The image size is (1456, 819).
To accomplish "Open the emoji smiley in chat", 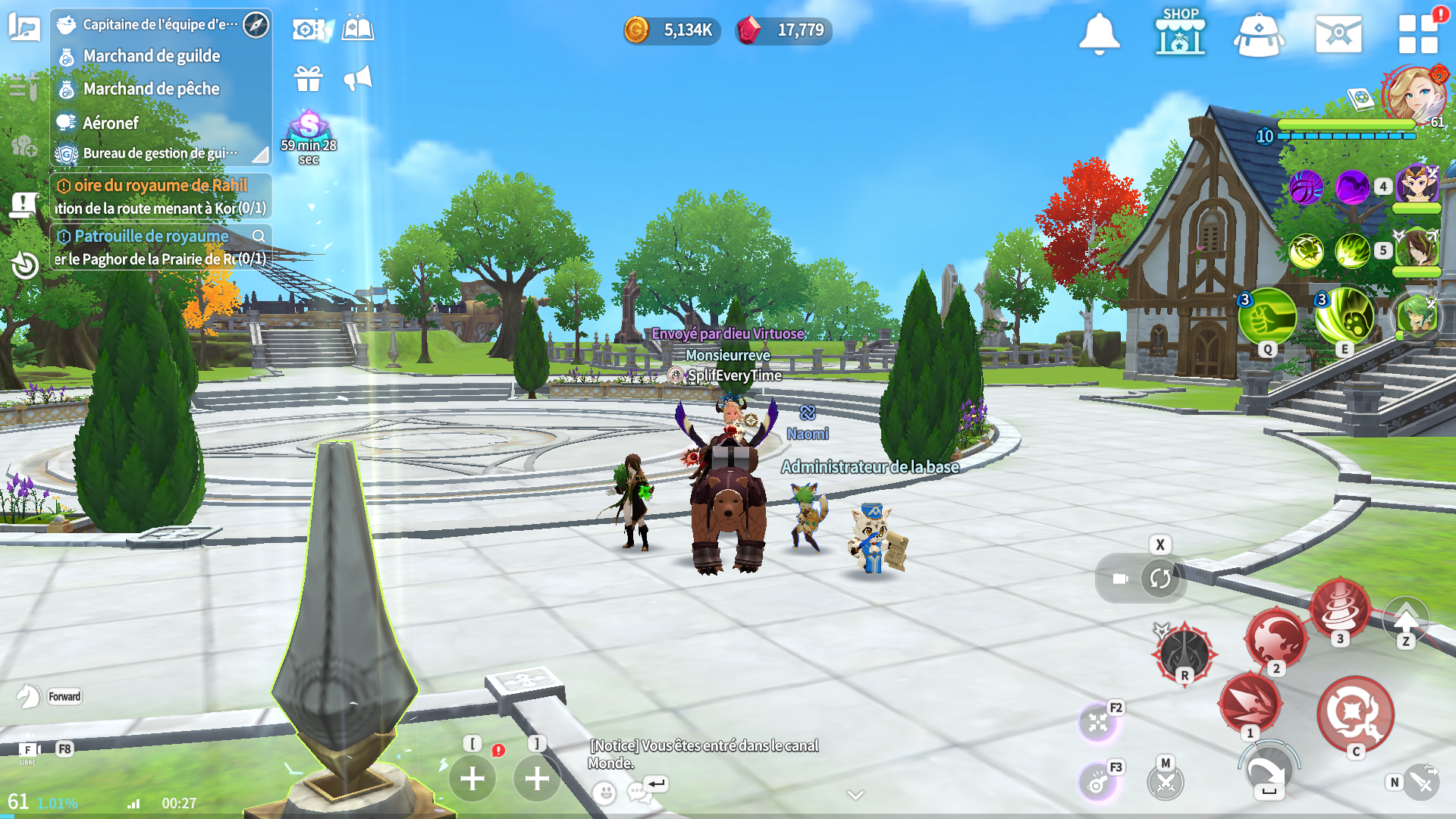I will [x=604, y=793].
